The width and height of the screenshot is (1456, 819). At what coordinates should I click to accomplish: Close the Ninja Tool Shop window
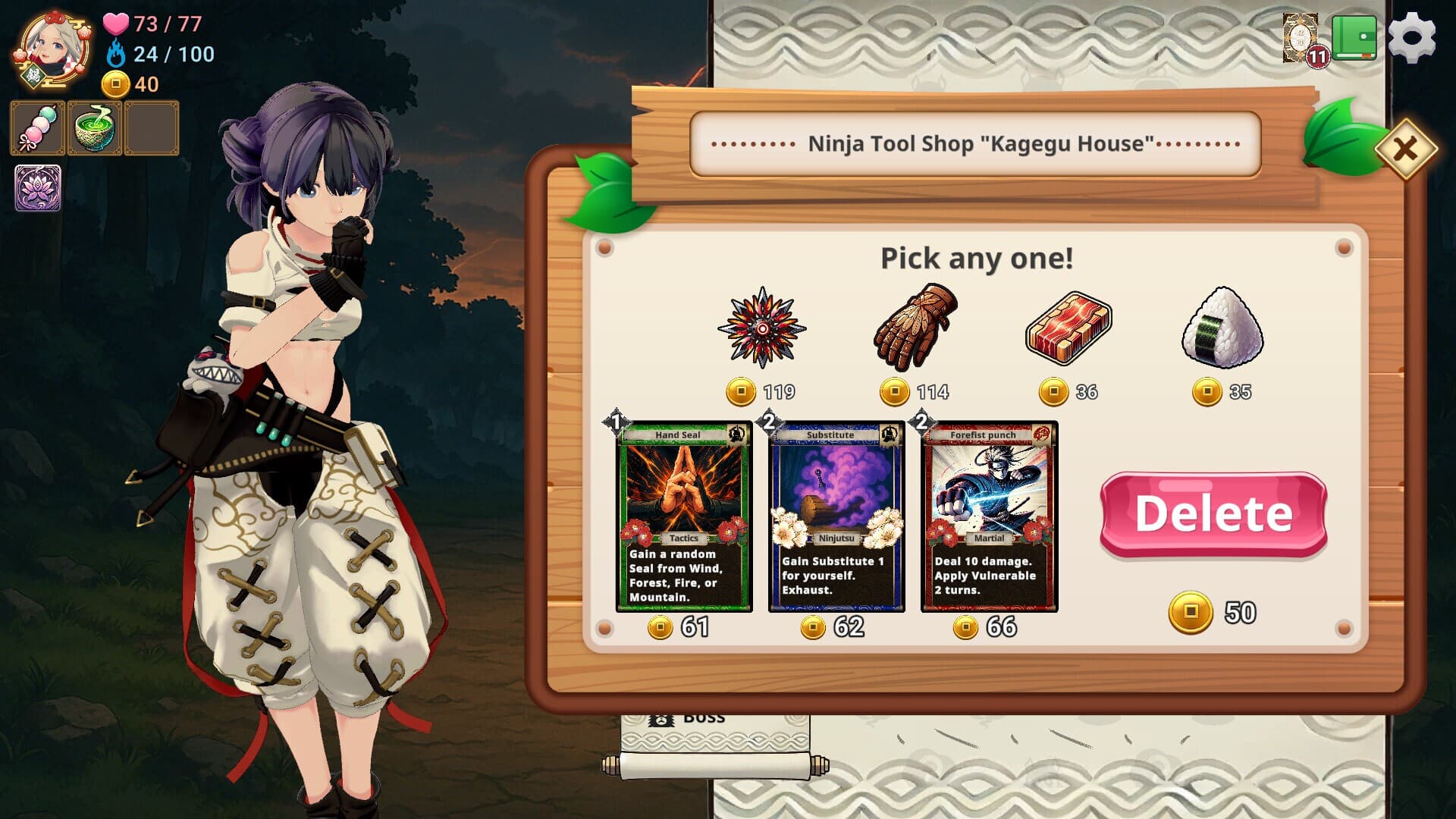coord(1405,149)
